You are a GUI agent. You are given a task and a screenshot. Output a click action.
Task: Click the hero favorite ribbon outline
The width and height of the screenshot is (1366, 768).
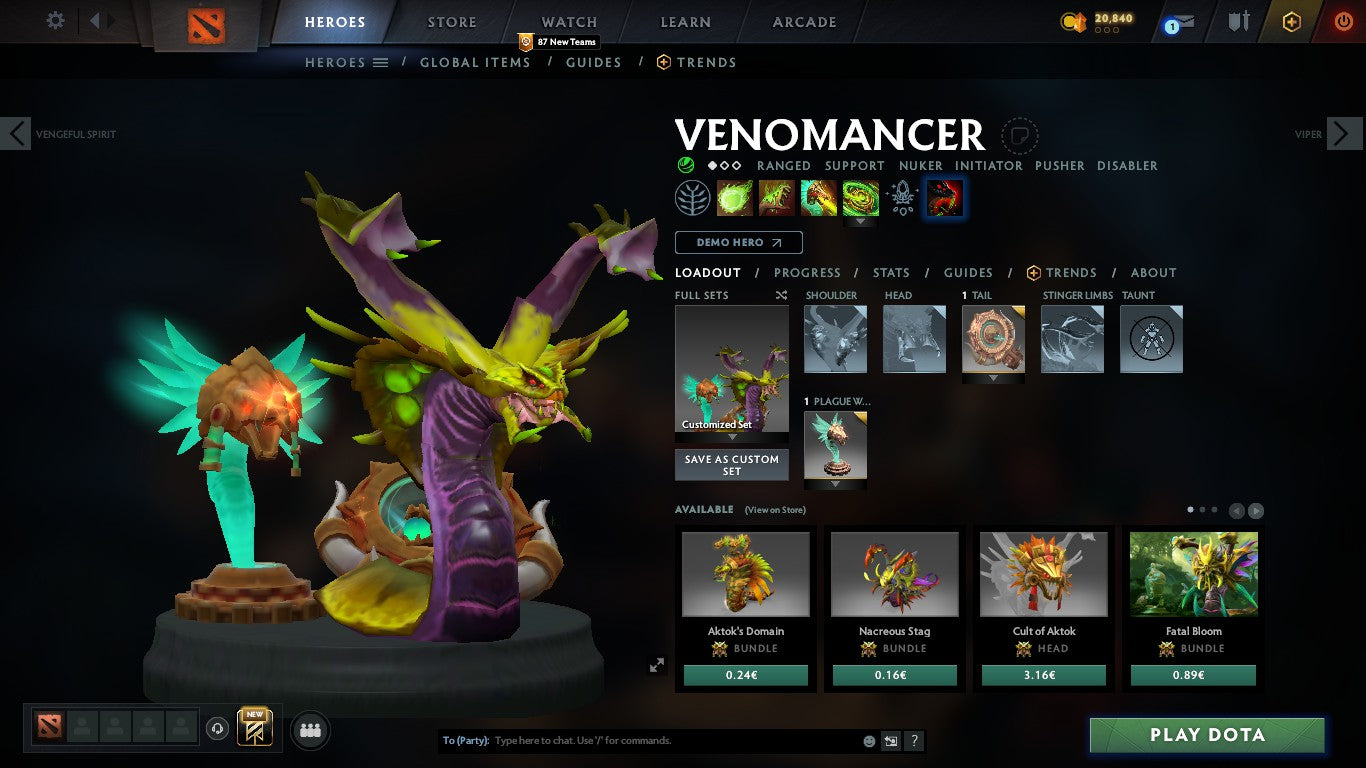pos(1019,136)
